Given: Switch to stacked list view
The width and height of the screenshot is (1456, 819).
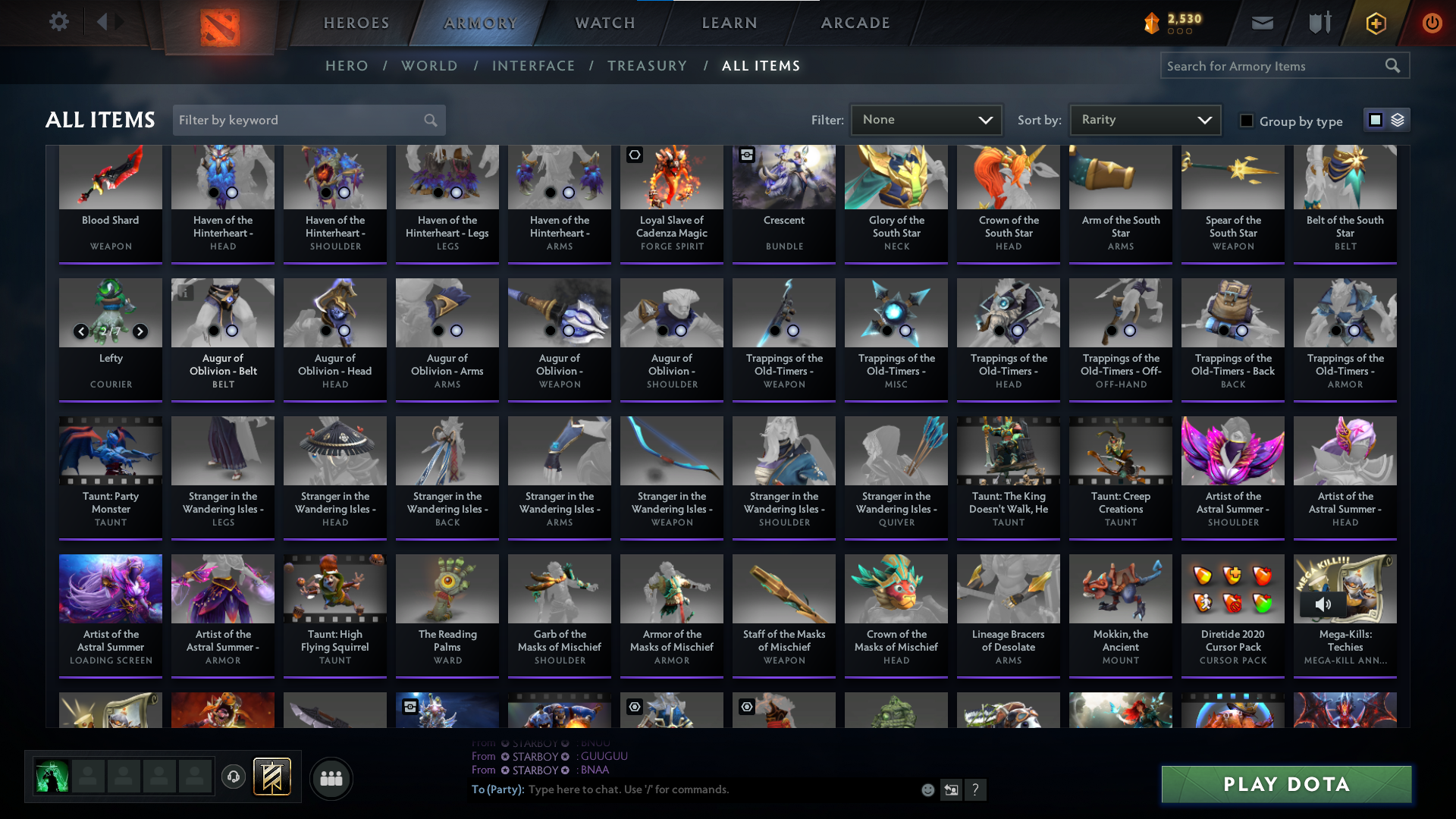Looking at the screenshot, I should pos(1399,120).
